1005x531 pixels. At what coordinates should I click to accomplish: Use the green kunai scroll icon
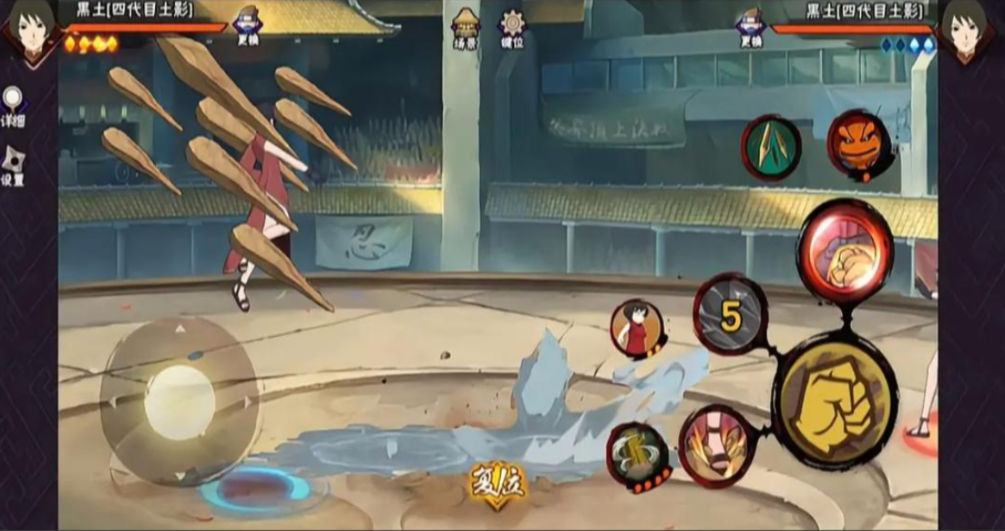coord(770,148)
